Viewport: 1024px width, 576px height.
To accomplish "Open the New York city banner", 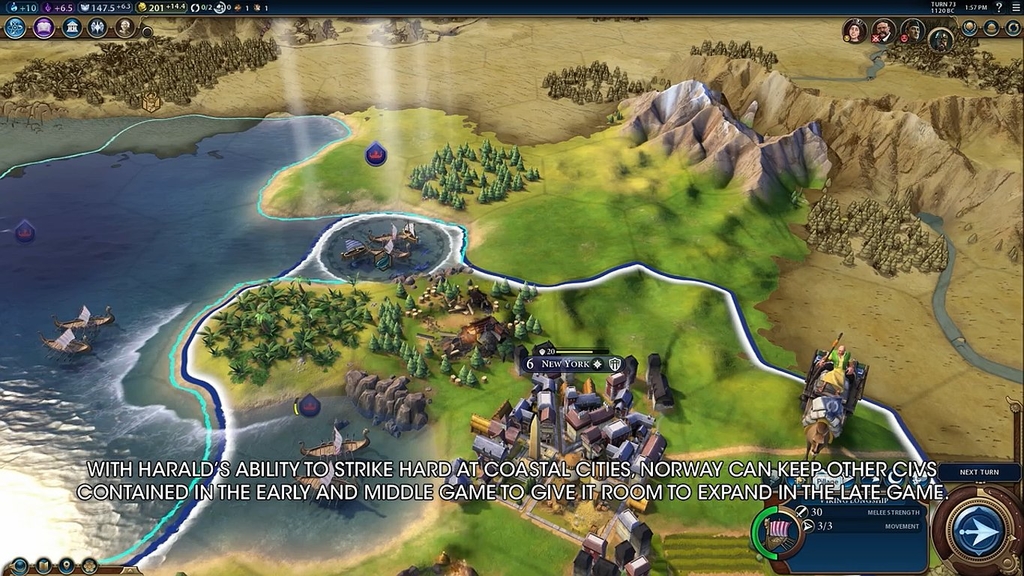I will tap(566, 364).
